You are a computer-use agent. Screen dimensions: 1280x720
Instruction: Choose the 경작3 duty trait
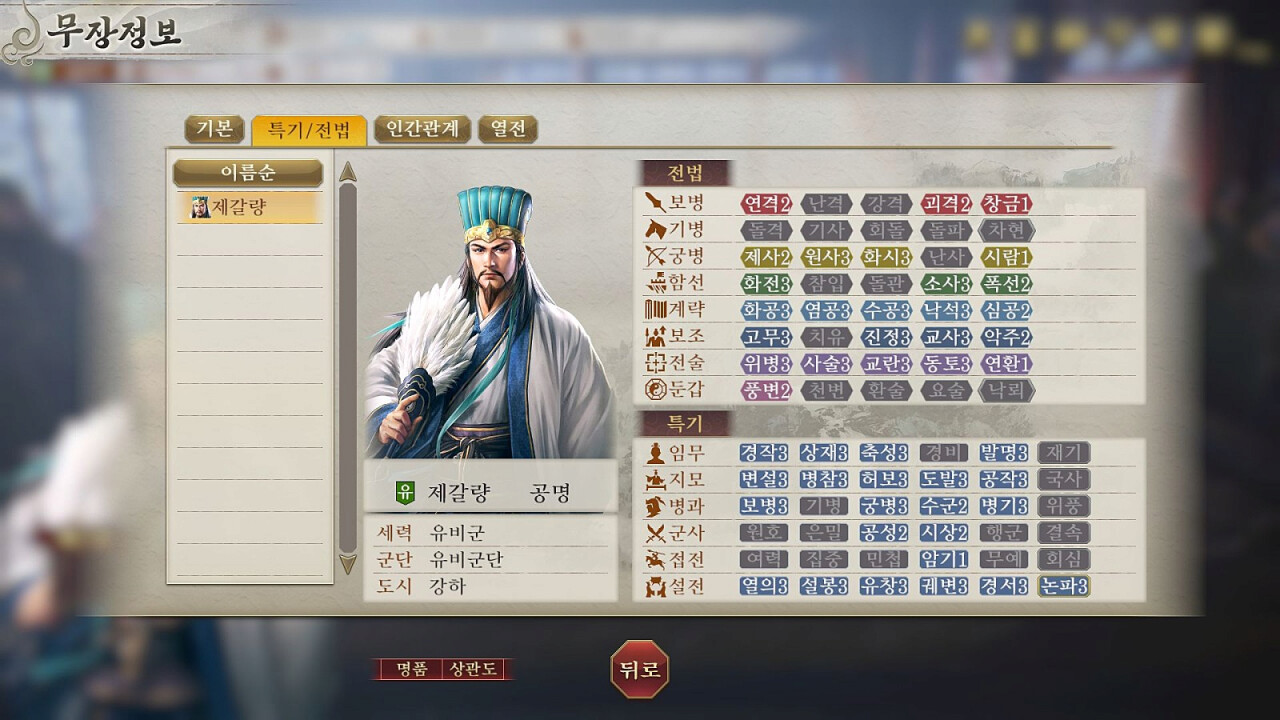pos(765,453)
